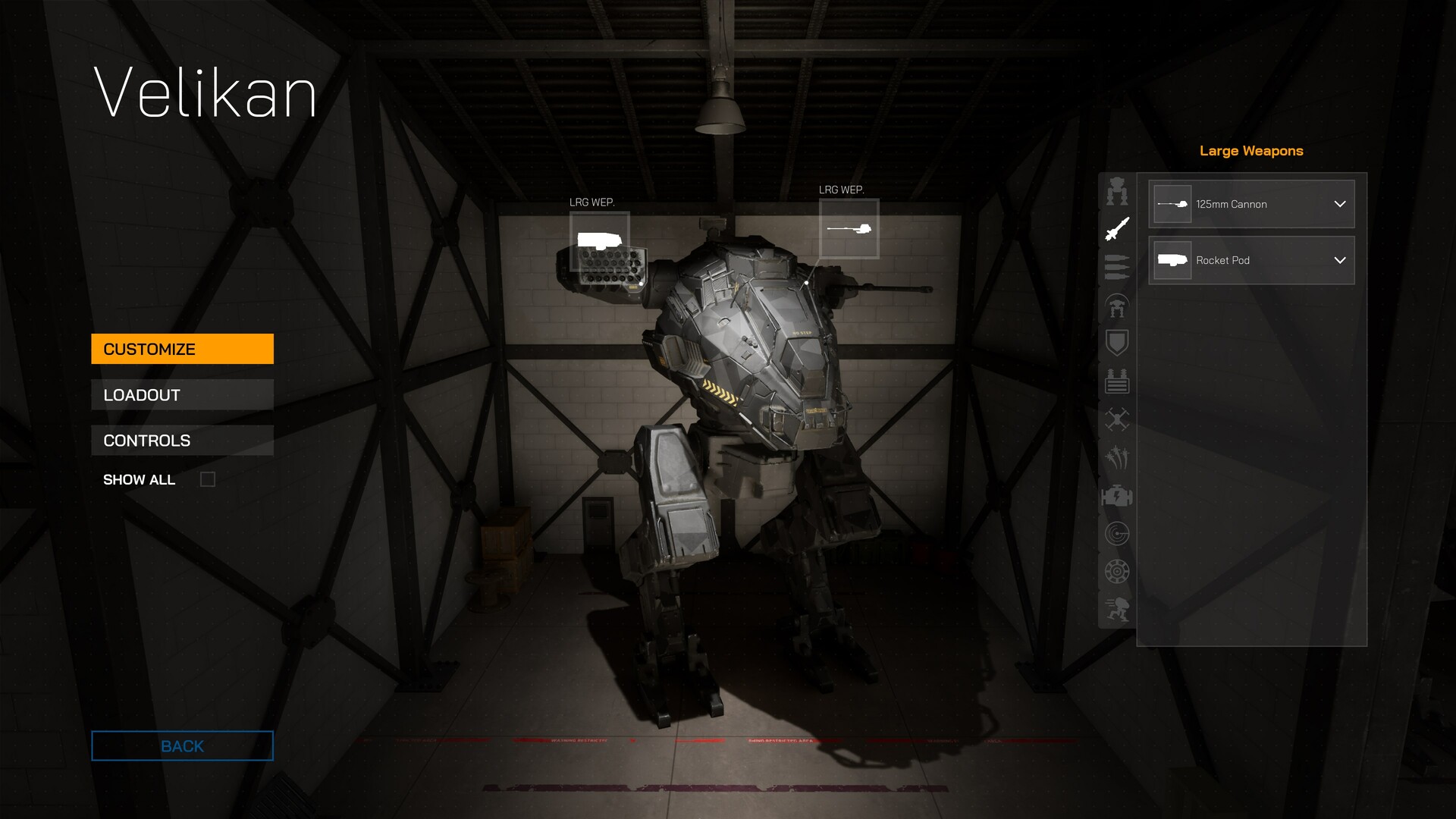Open the CONTROLS menu

182,440
